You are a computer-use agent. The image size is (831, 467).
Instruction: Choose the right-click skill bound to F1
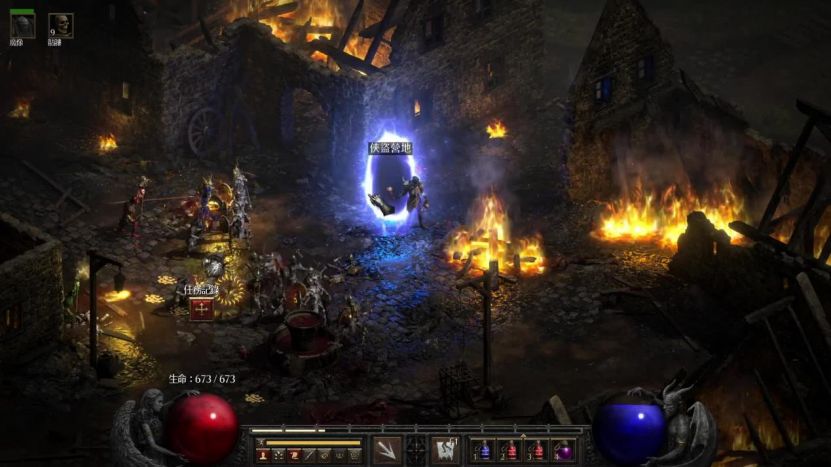click(445, 450)
